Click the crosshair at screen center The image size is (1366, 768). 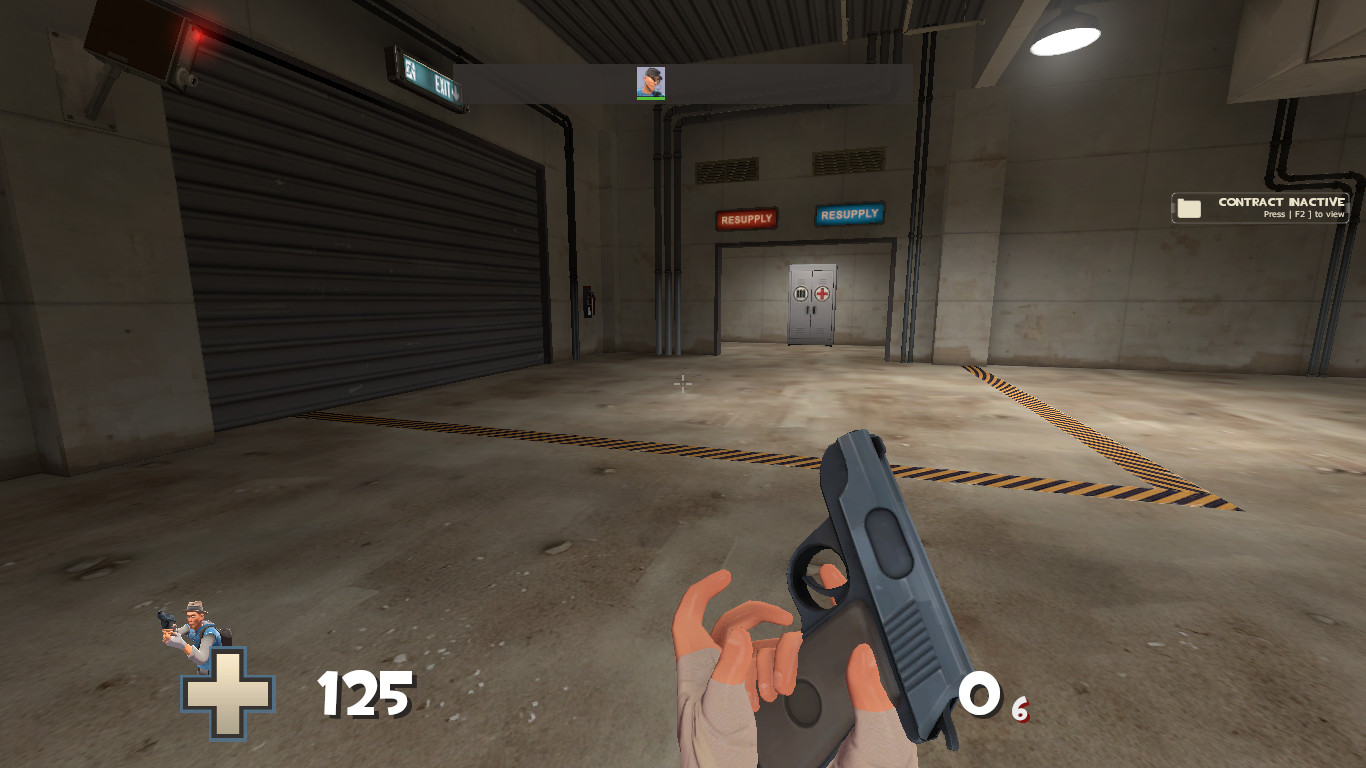[x=681, y=382]
